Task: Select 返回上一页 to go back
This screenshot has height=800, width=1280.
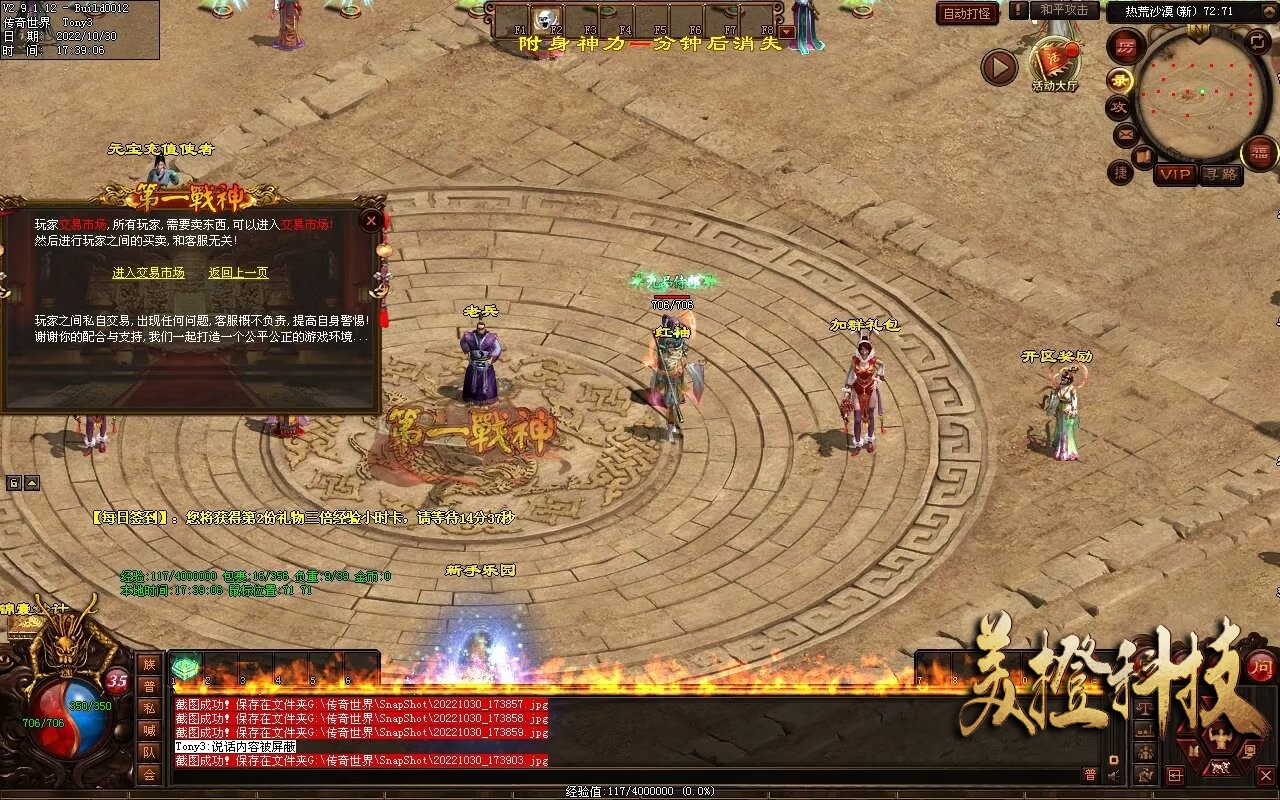Action: [238, 273]
